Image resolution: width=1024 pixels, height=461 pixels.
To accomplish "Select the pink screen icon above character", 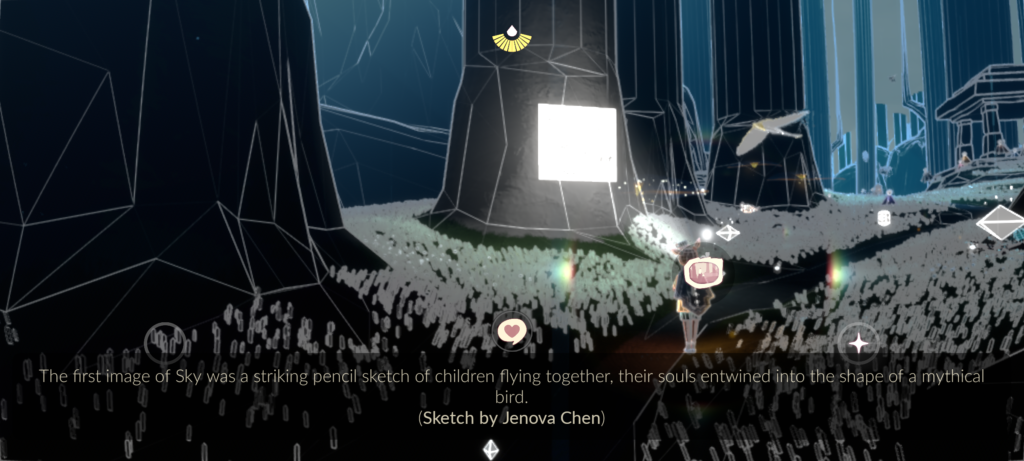I will (702, 273).
